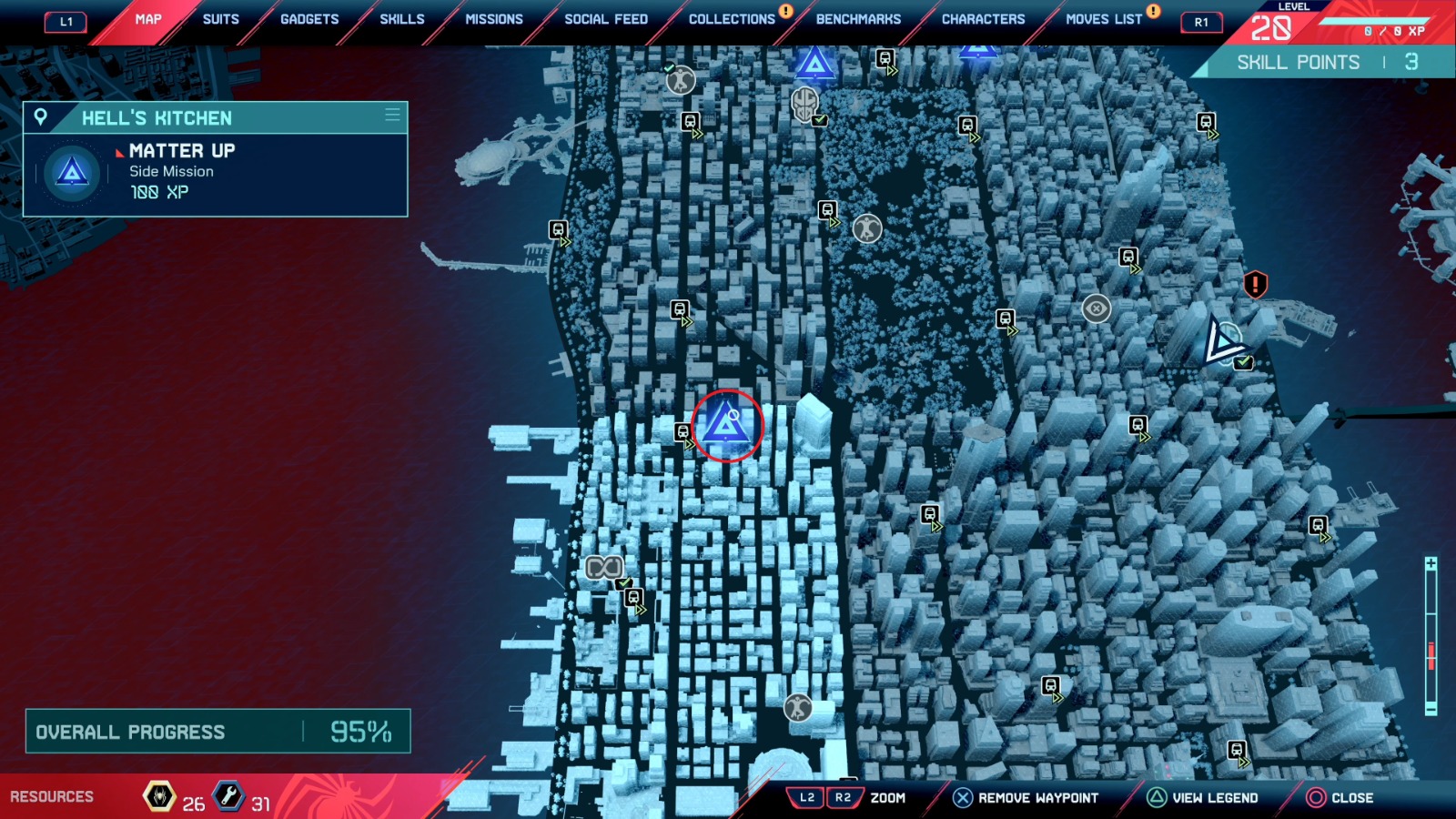This screenshot has height=819, width=1456.
Task: Click the camera icon at the bottom center of map
Action: [796, 707]
